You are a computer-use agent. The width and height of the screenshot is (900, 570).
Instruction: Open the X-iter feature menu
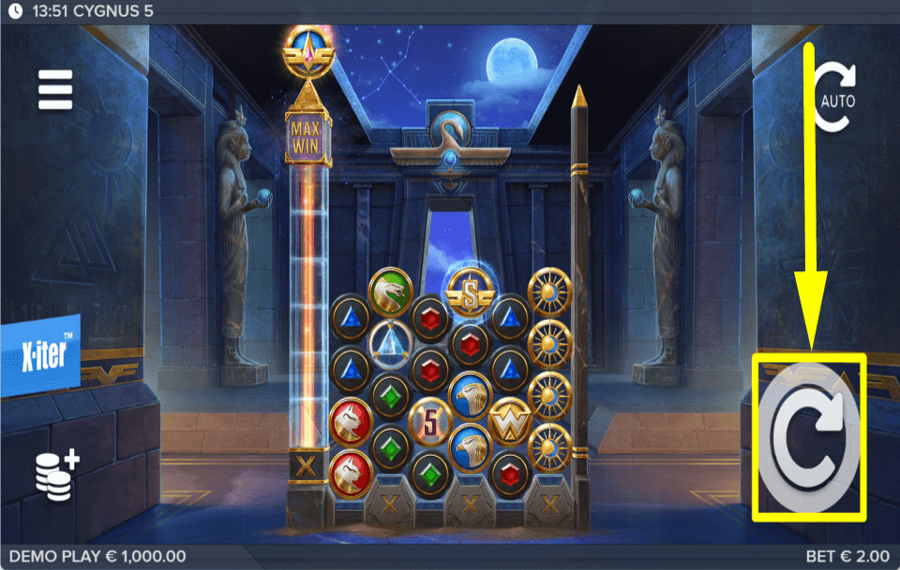tap(40, 356)
